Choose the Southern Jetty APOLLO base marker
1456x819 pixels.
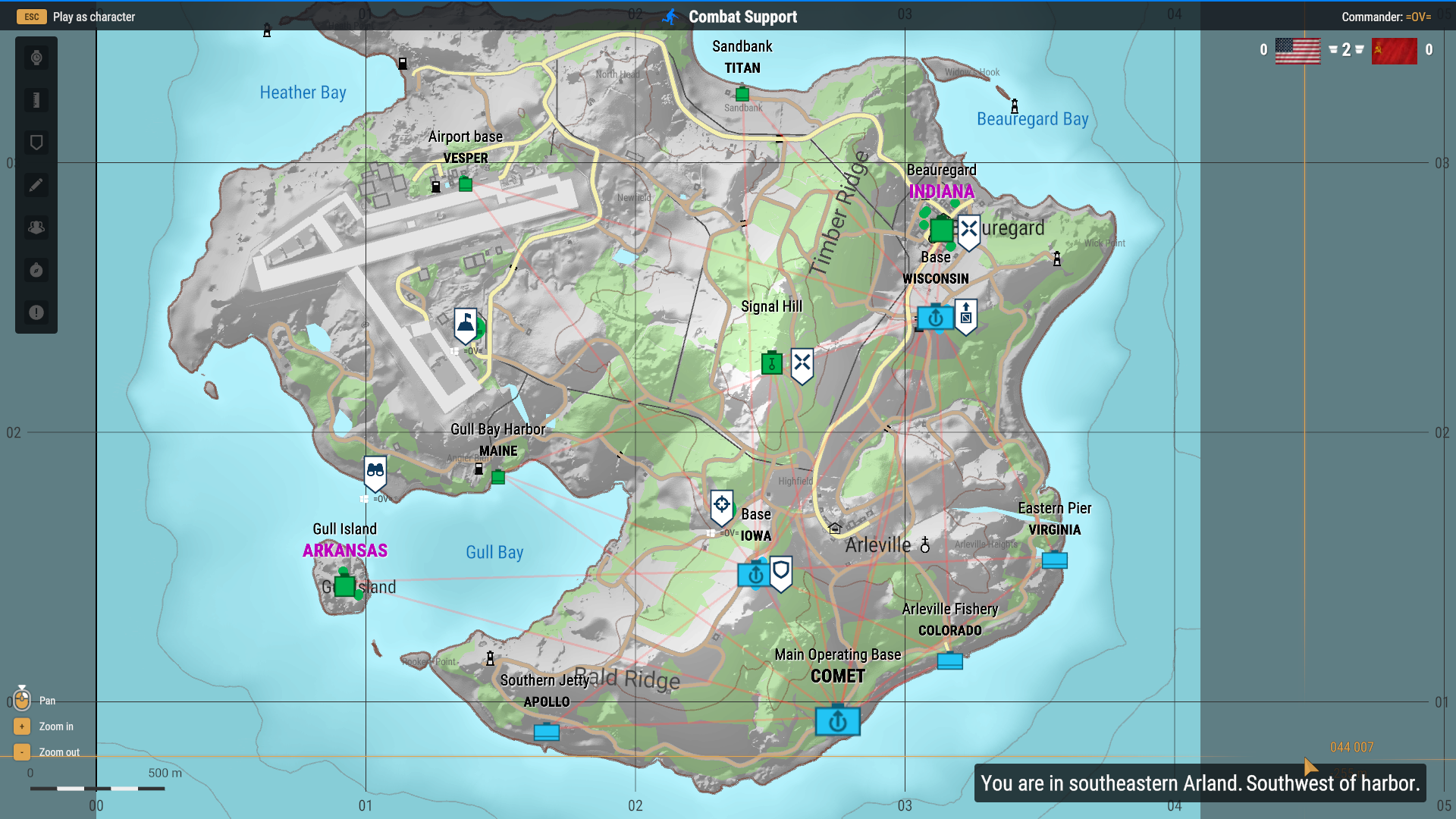click(546, 732)
